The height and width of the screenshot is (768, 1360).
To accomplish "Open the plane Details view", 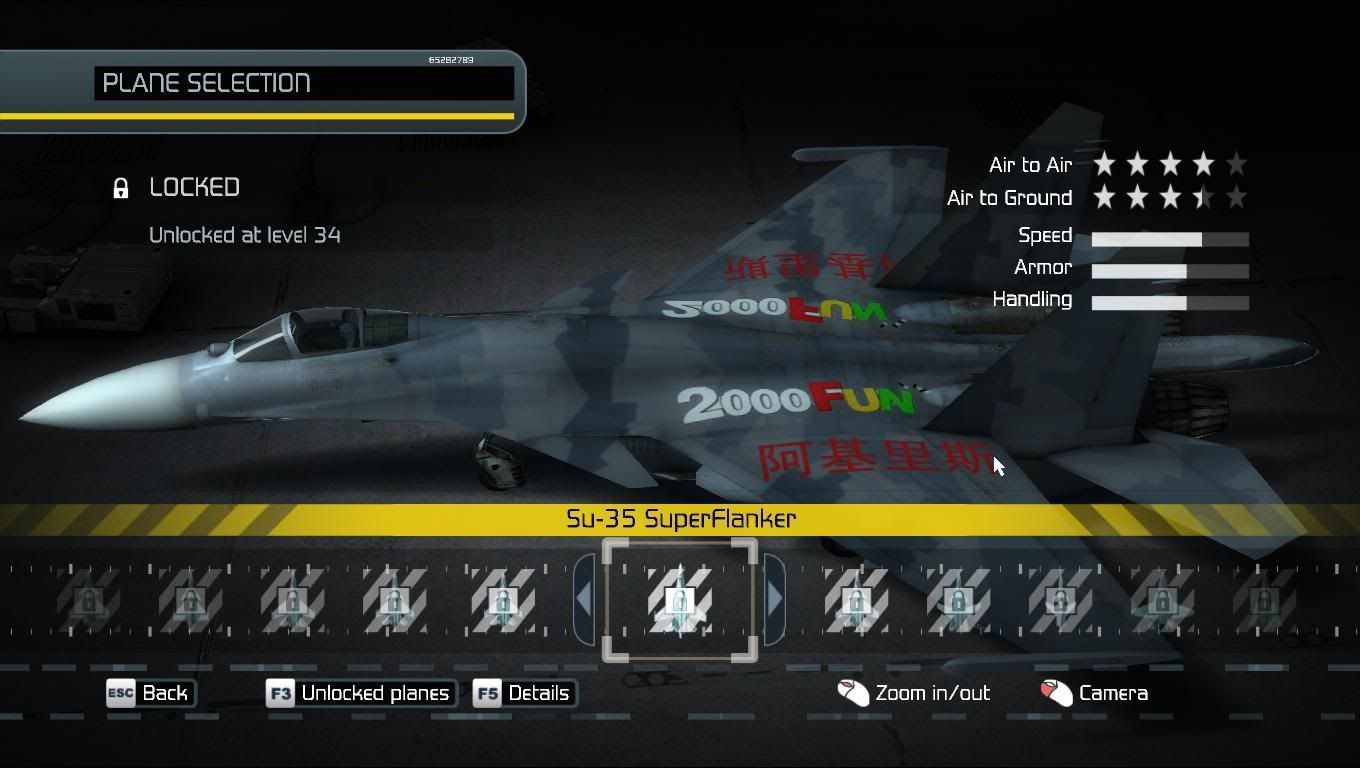I will (525, 693).
